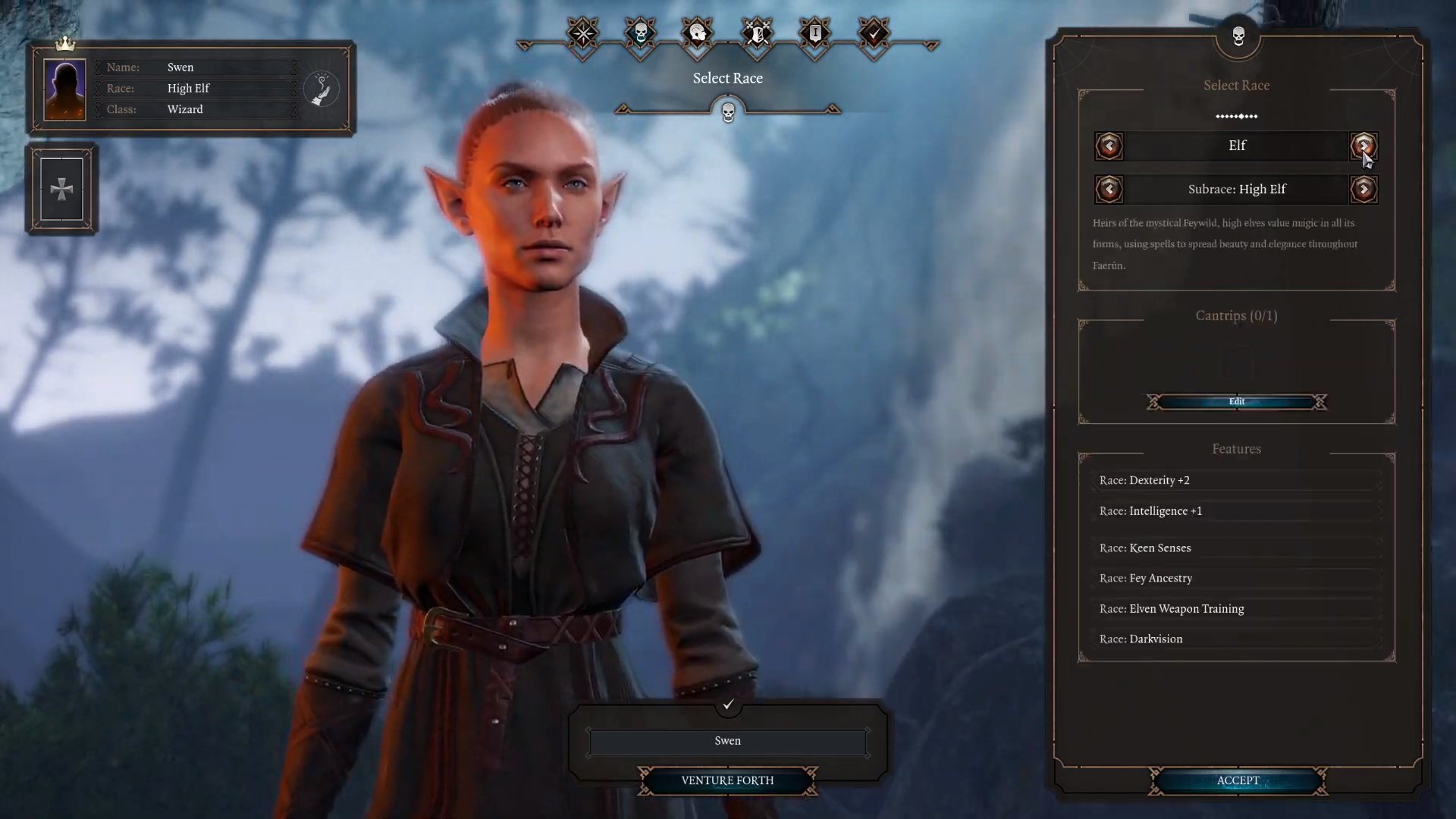This screenshot has width=1456, height=819.
Task: Click Venture Forth to start the game
Action: (727, 780)
